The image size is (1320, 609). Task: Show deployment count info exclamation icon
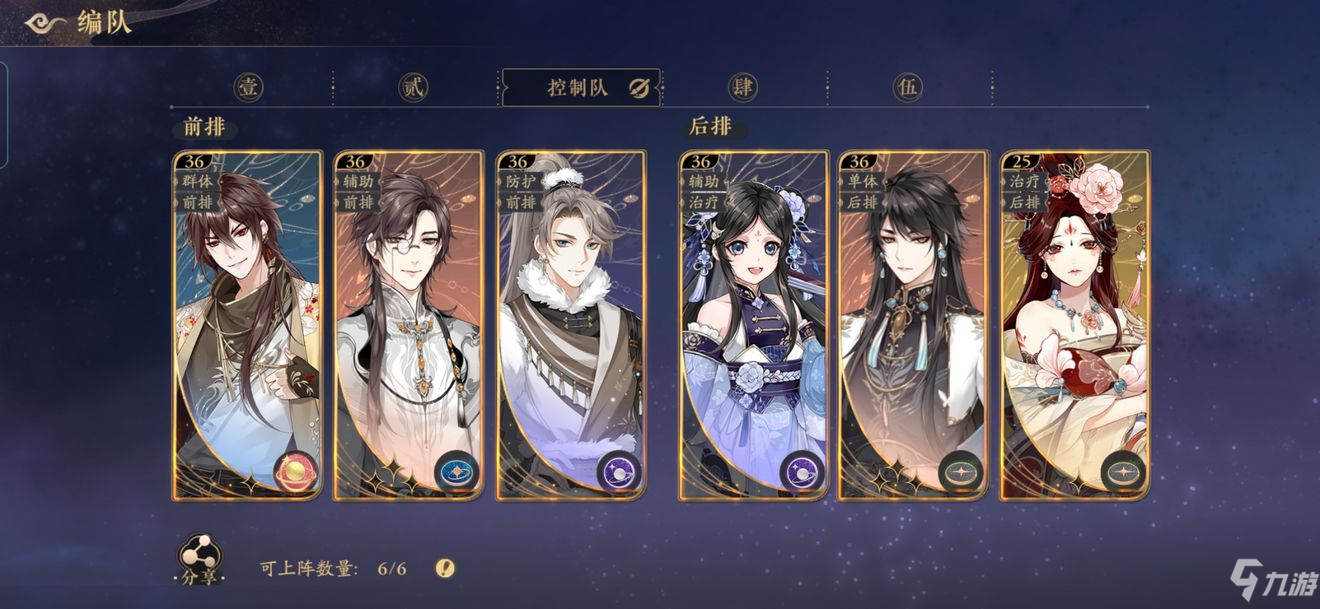coord(445,569)
